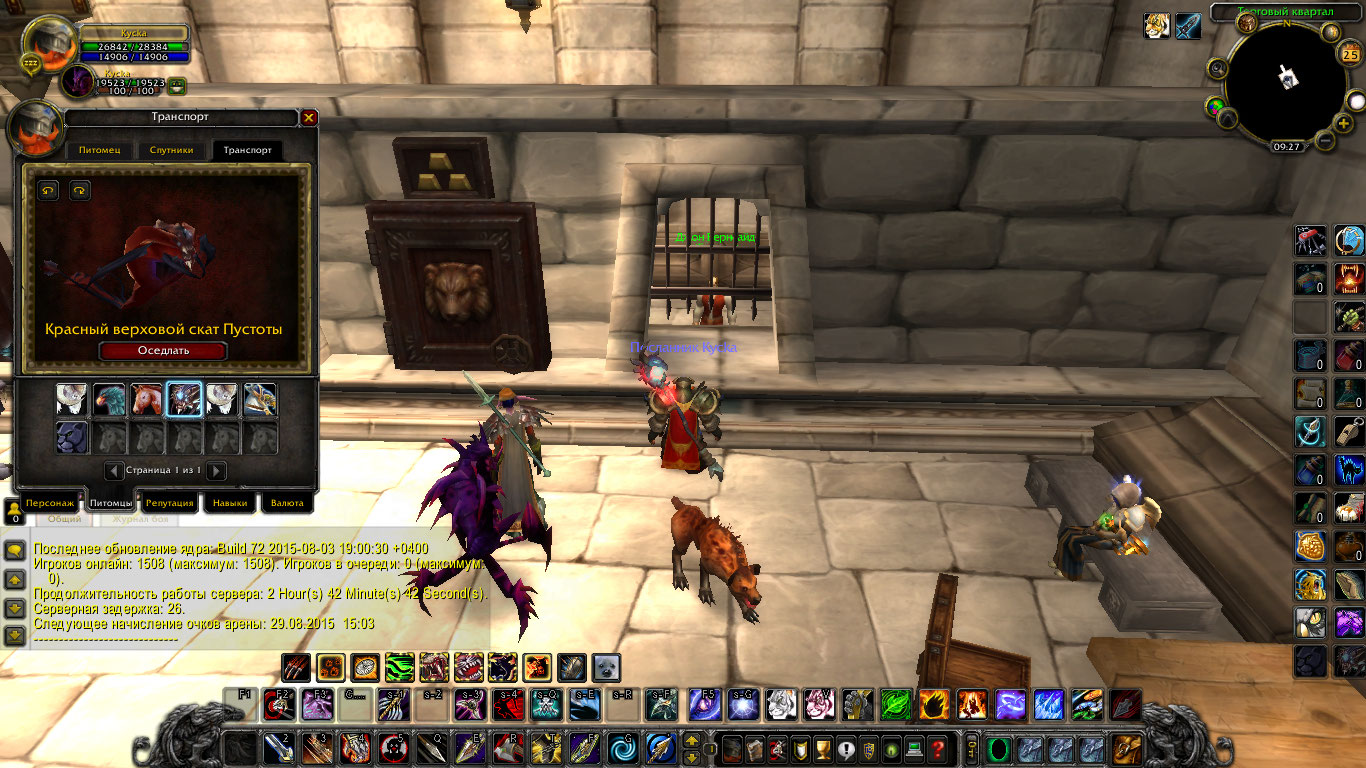Click the red question mark help button
1366x768 pixels.
click(937, 748)
